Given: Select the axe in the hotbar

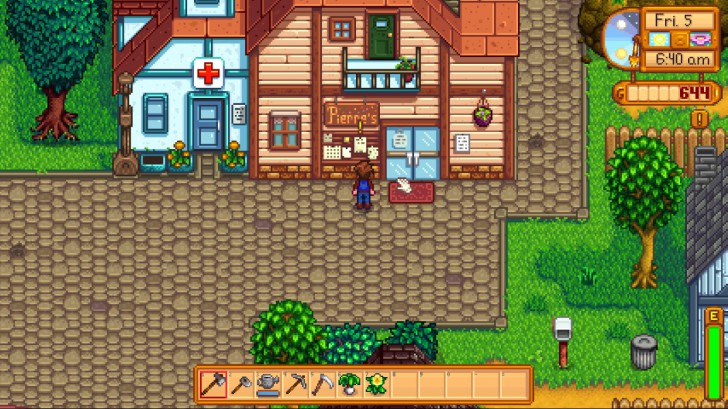Looking at the screenshot, I should click(213, 384).
